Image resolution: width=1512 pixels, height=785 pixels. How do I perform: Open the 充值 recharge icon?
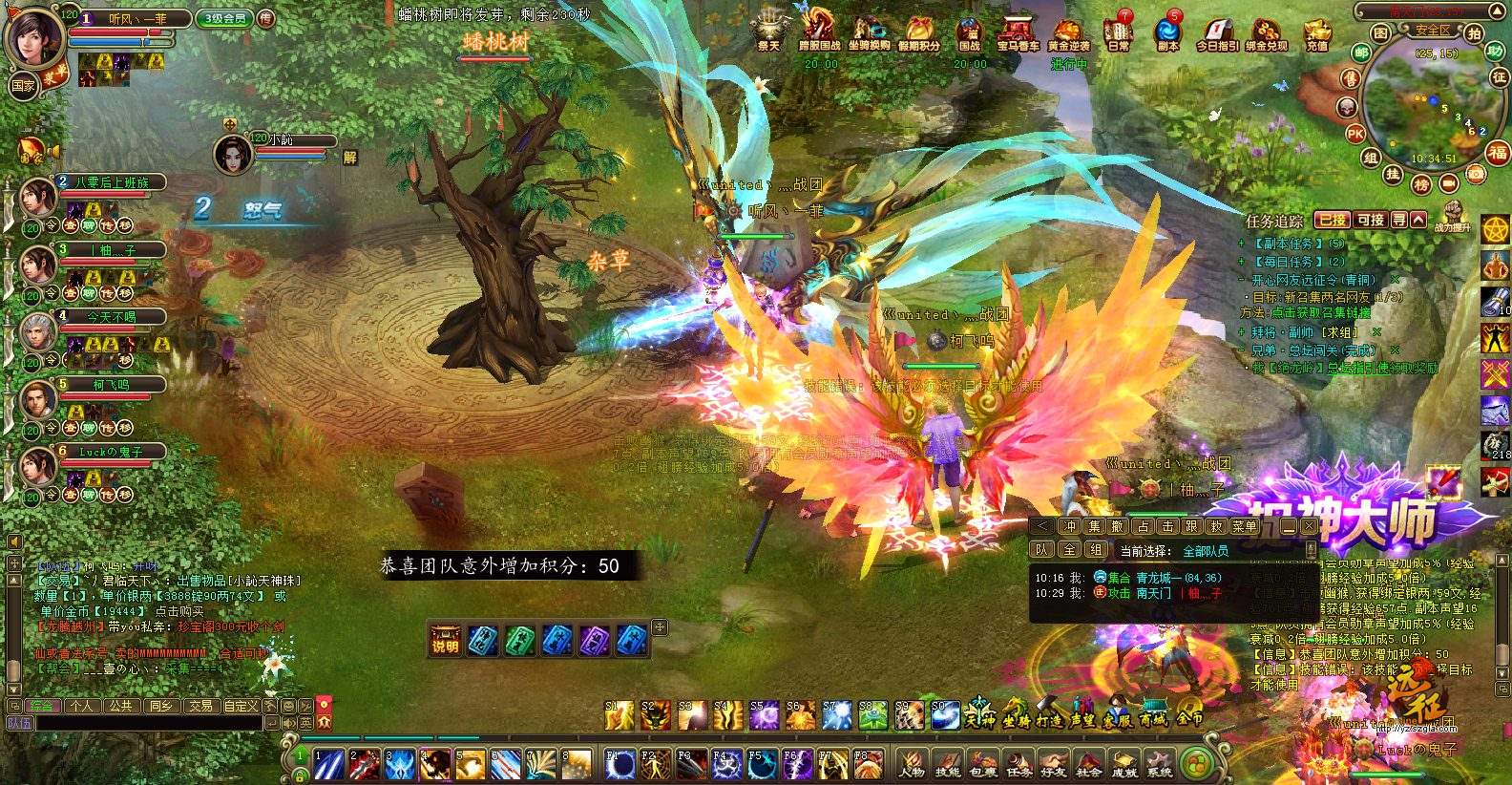(x=1317, y=32)
